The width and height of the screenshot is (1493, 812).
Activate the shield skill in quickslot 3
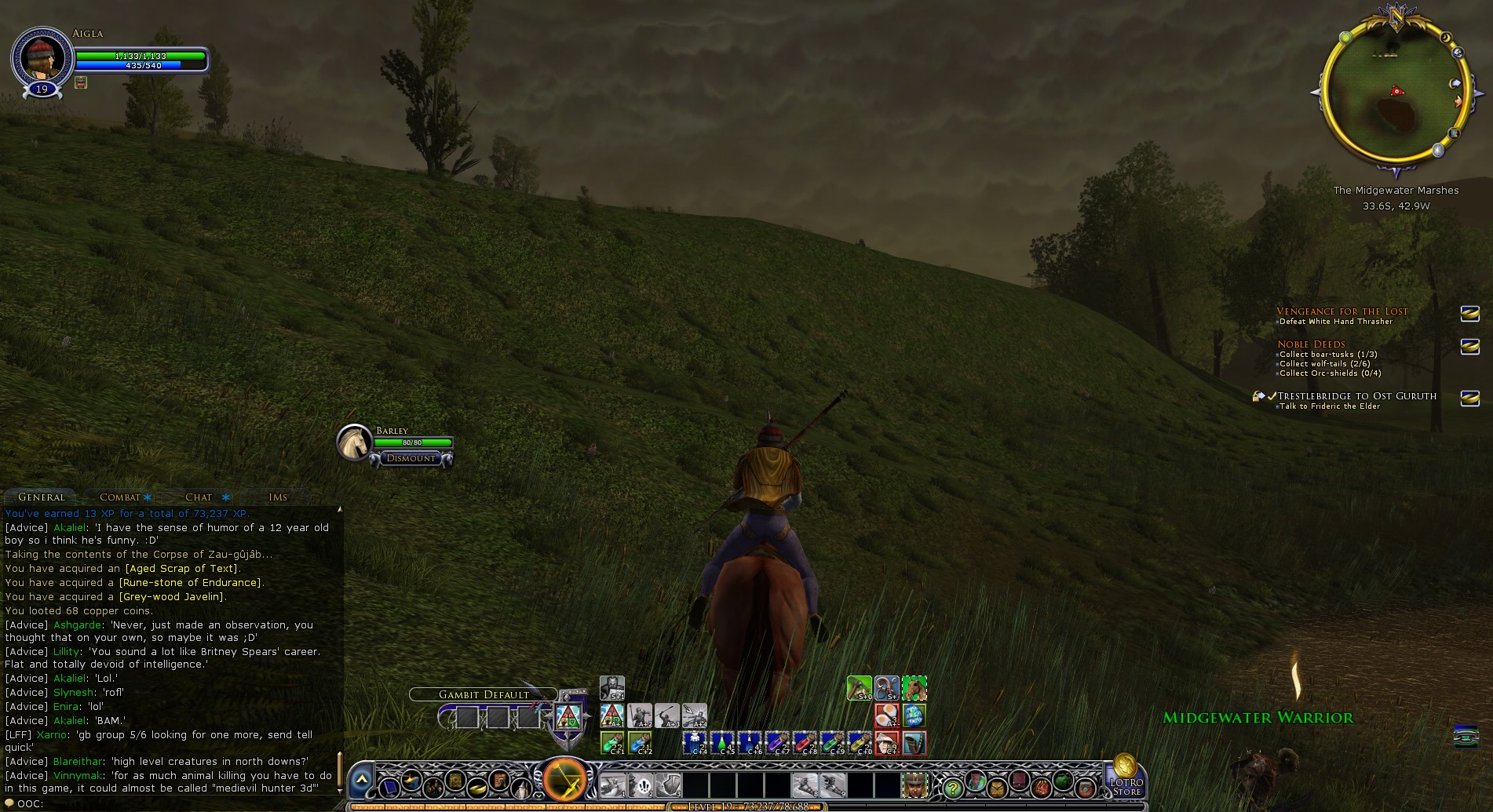click(668, 784)
